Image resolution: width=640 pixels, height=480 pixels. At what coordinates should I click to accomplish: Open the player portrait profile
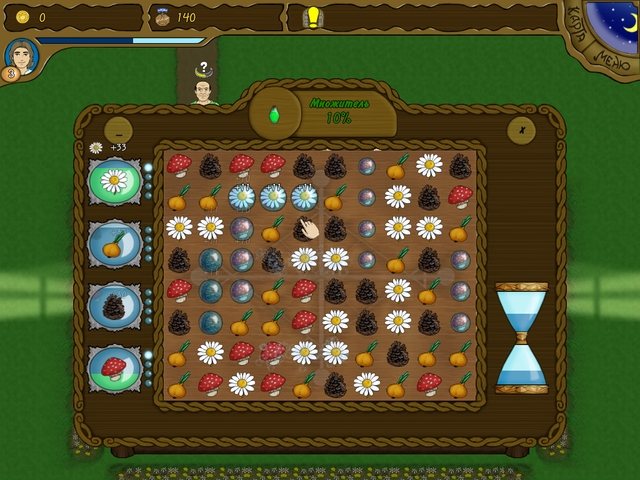click(20, 56)
